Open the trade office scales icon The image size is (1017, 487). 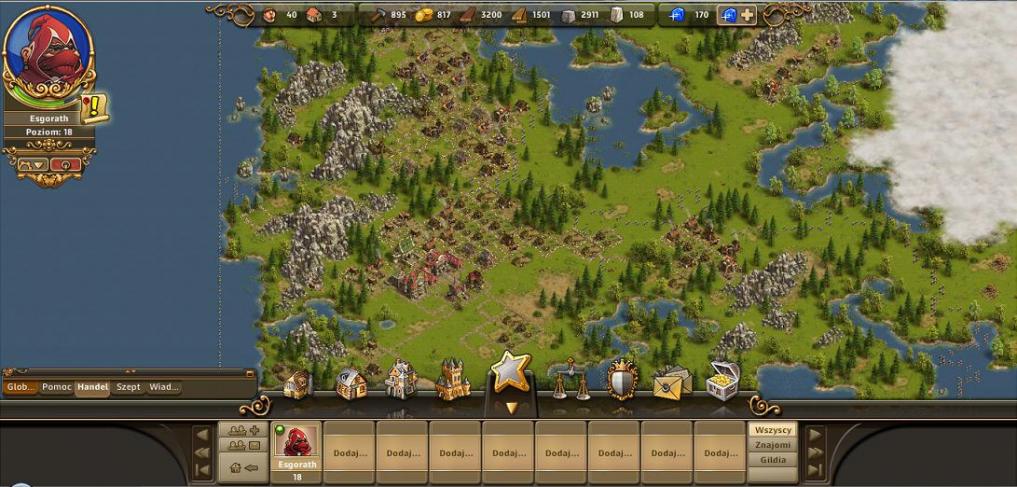tap(568, 380)
